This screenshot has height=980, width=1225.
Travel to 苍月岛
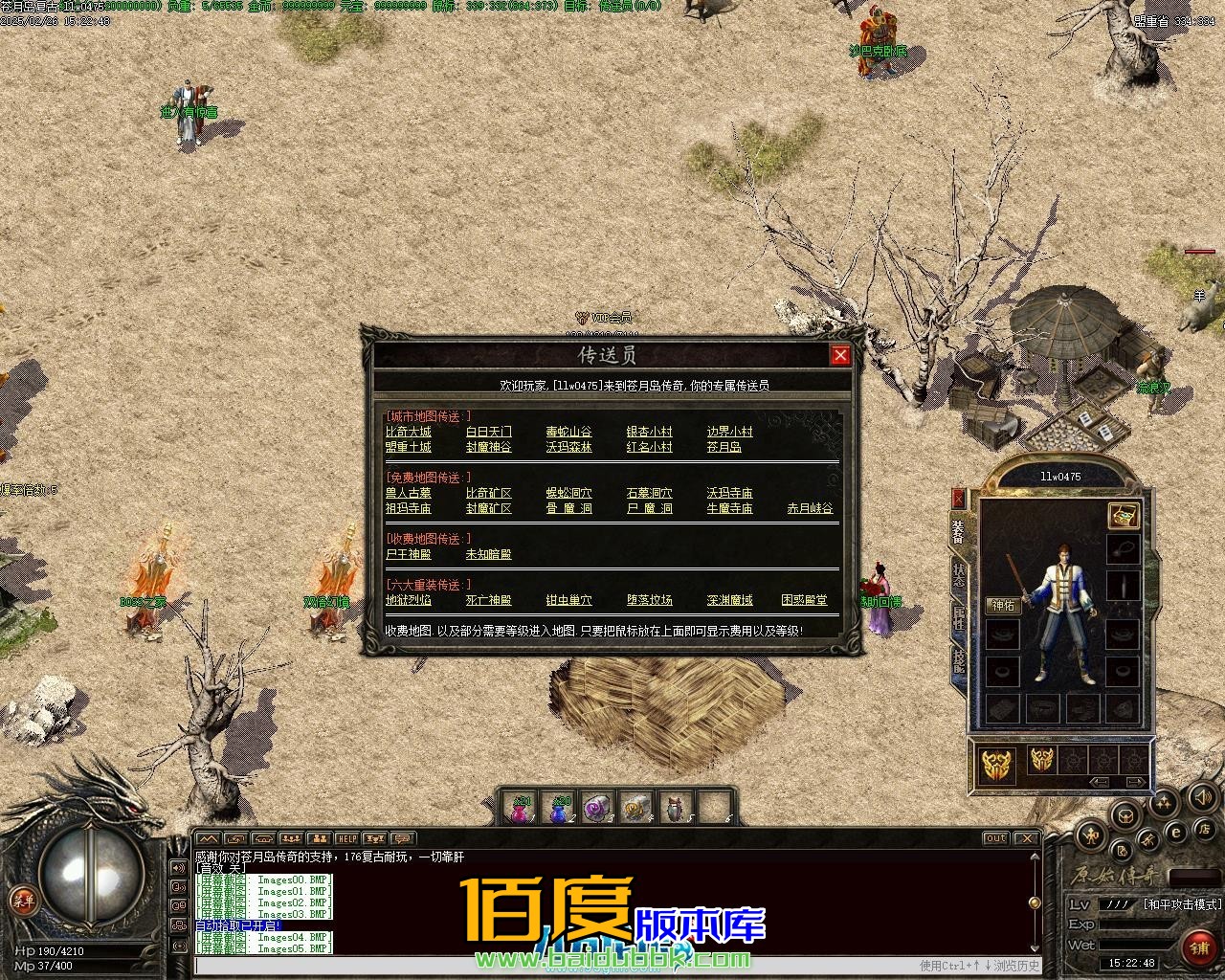point(724,447)
